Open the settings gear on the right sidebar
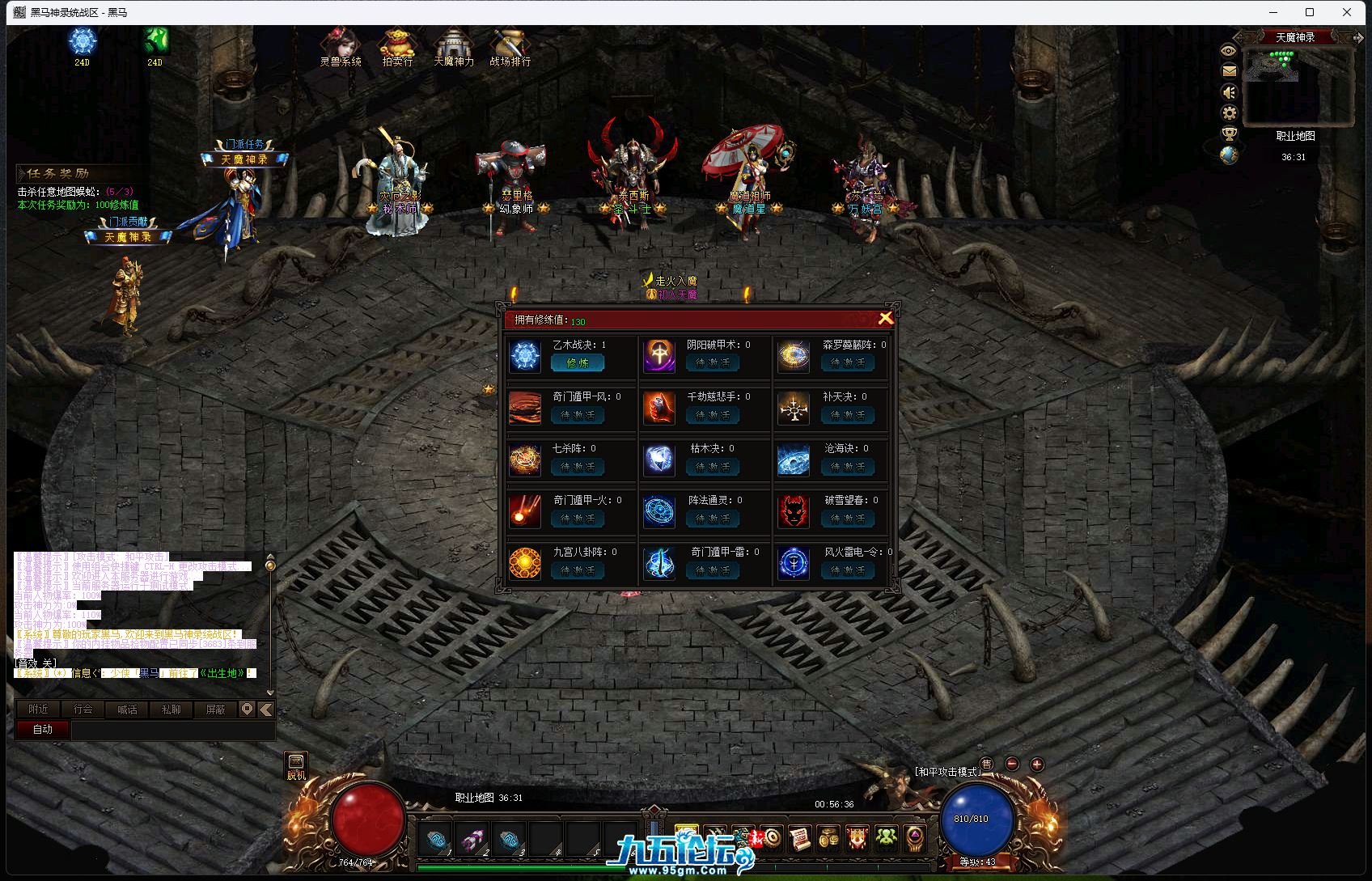 click(x=1229, y=113)
